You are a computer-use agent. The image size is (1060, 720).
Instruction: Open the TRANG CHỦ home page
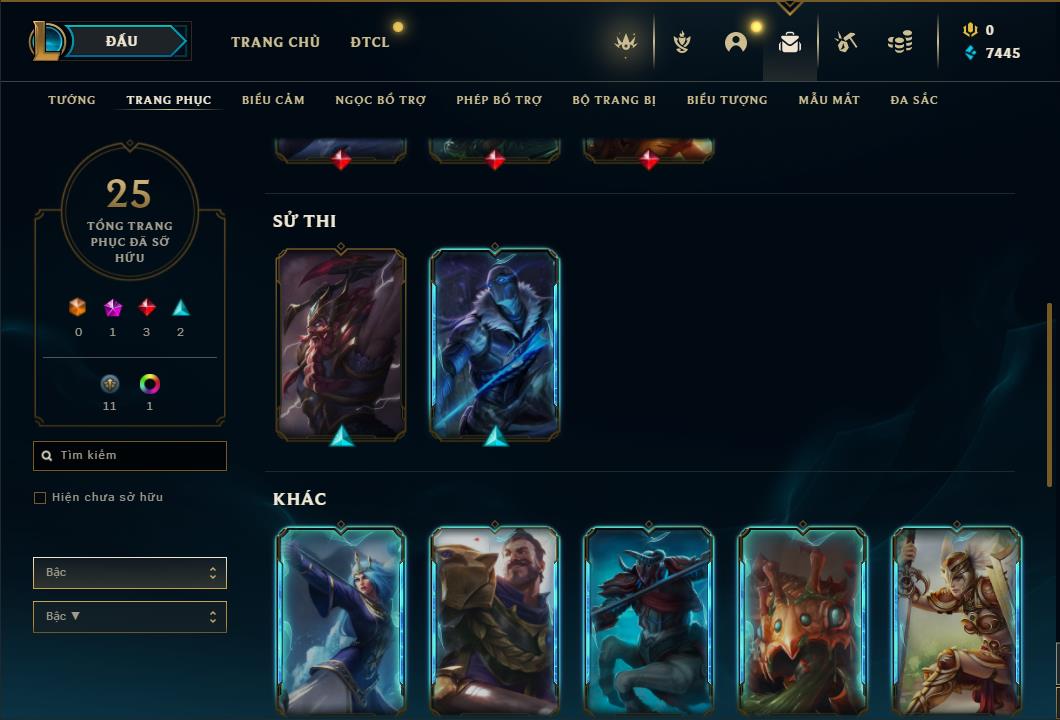pyautogui.click(x=275, y=42)
